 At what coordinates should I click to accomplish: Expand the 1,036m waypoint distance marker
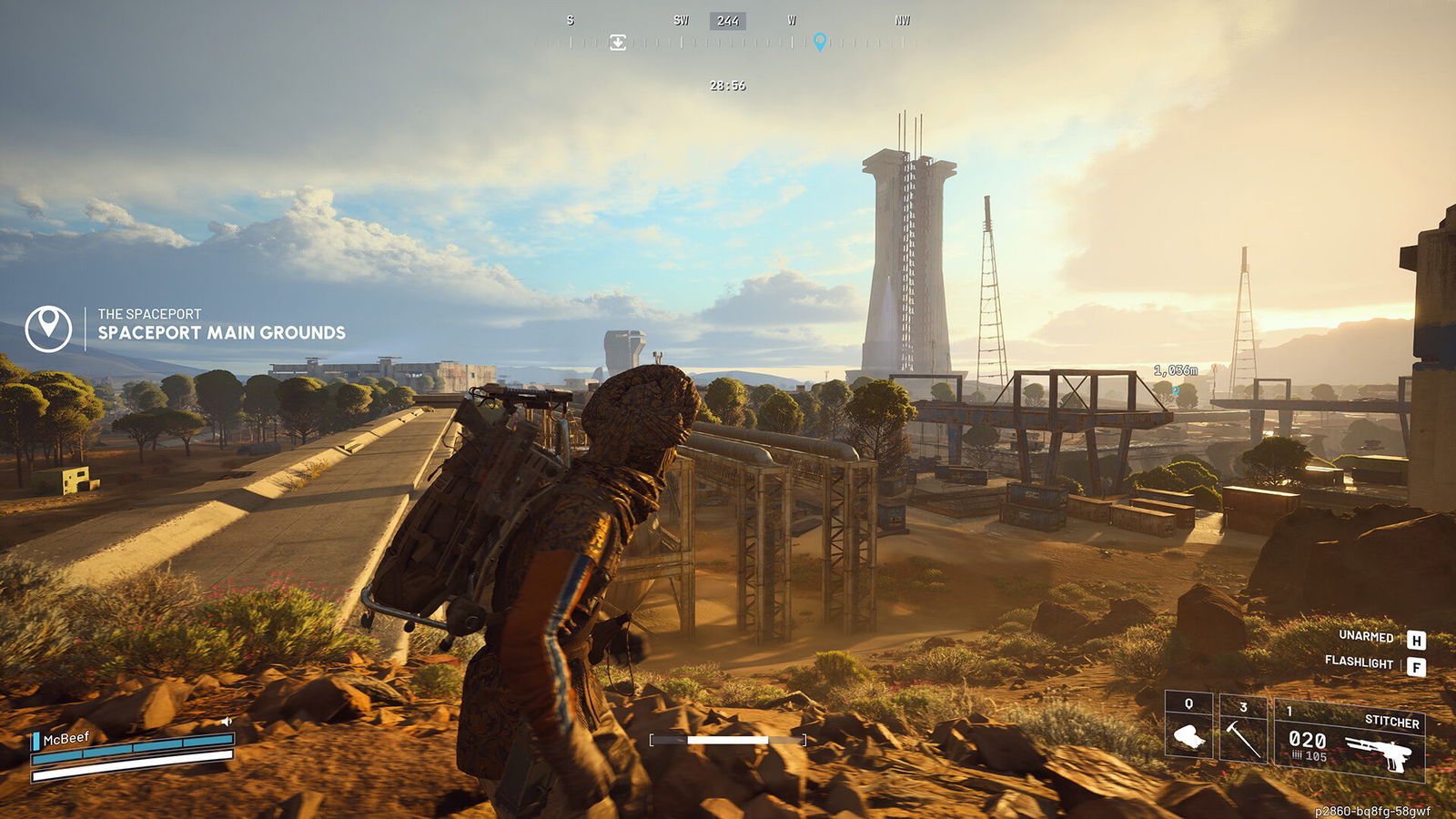tap(1175, 370)
